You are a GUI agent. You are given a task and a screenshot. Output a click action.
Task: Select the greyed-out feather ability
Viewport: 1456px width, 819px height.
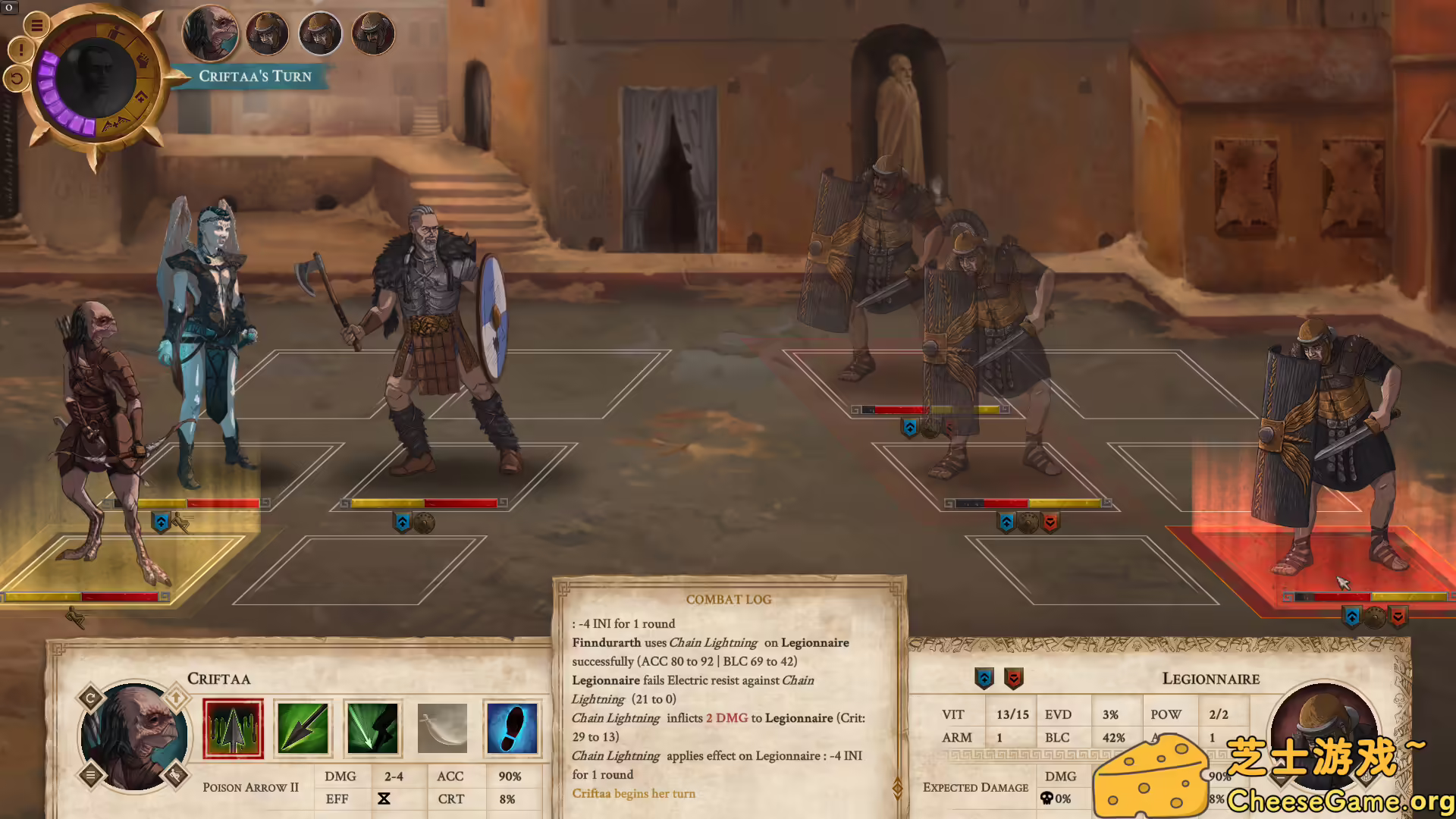[442, 729]
